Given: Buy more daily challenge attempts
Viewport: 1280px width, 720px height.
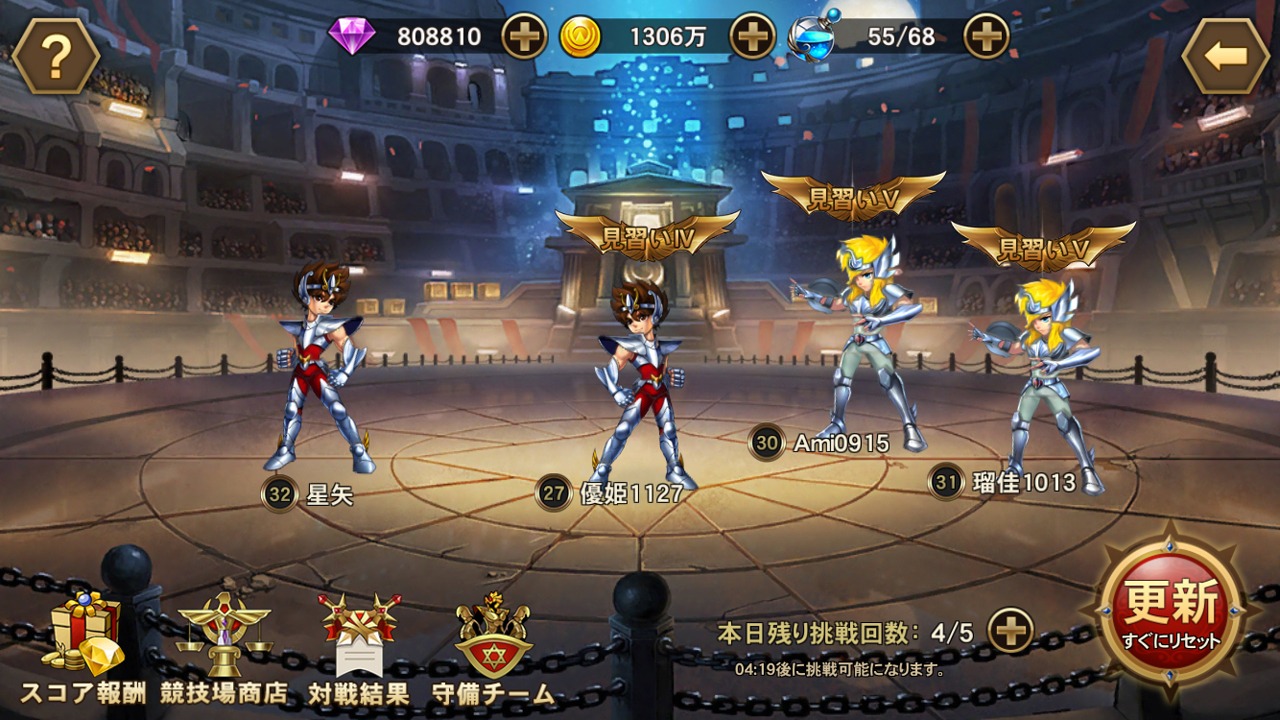Looking at the screenshot, I should (x=1010, y=632).
